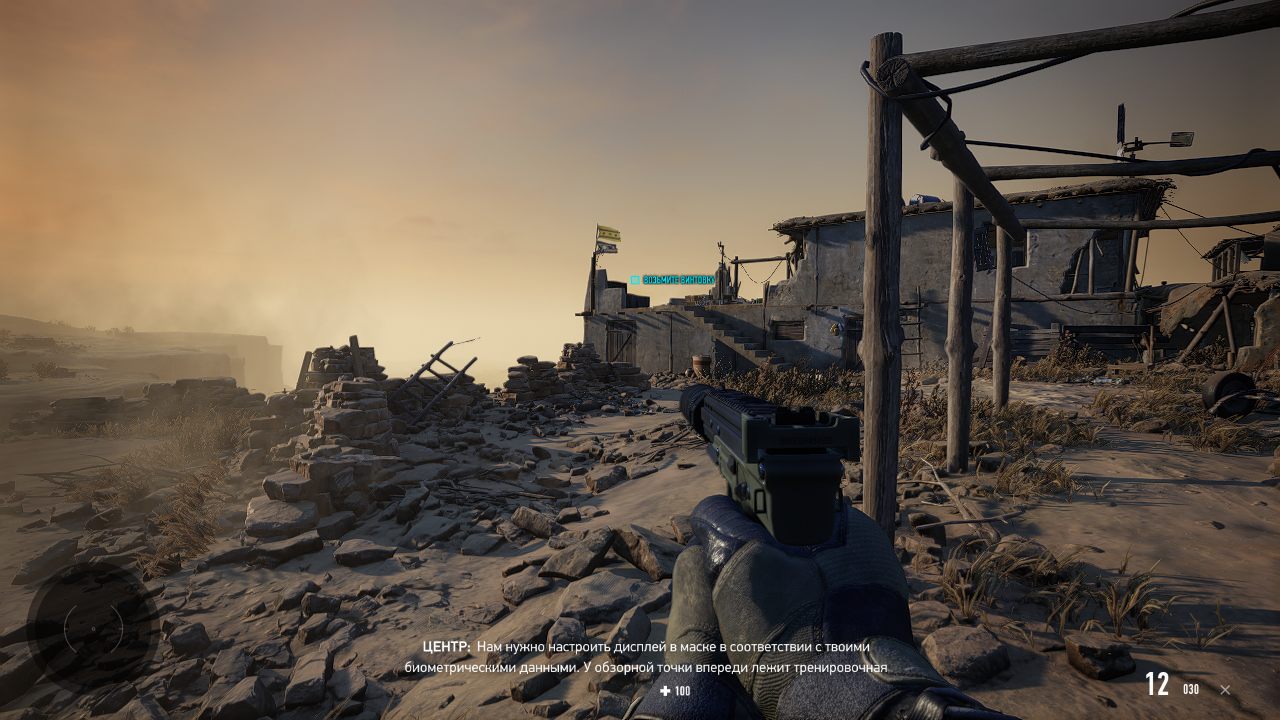Click the +100 health indicator
The width and height of the screenshot is (1280, 720).
coord(673,690)
